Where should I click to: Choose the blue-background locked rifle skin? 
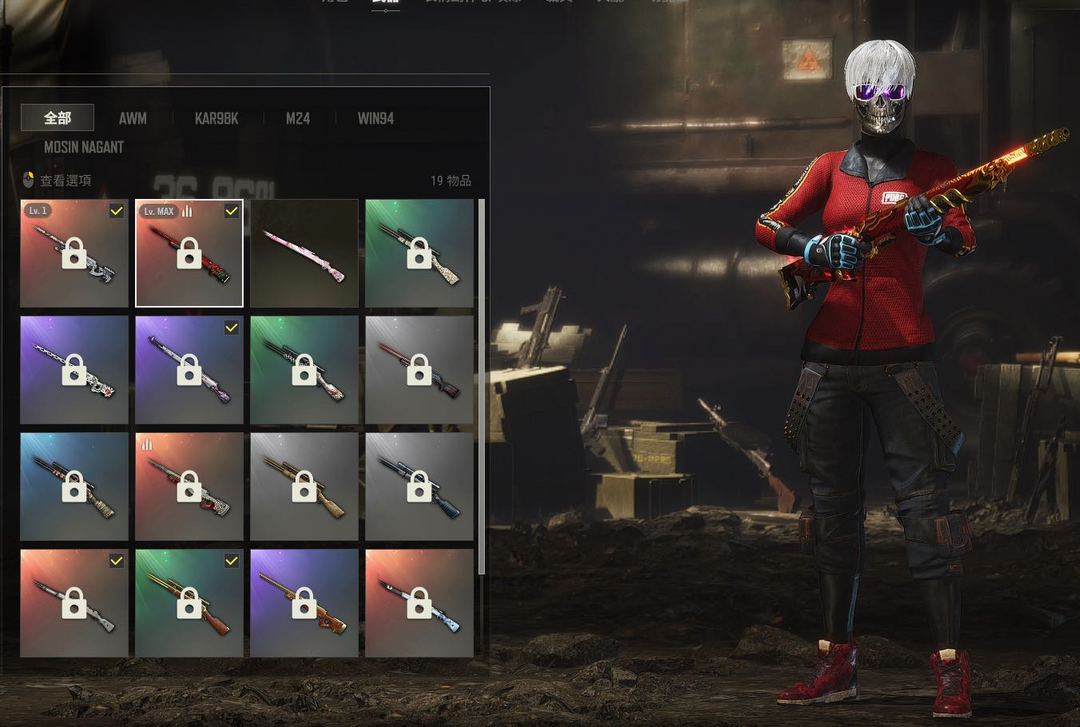[74, 486]
